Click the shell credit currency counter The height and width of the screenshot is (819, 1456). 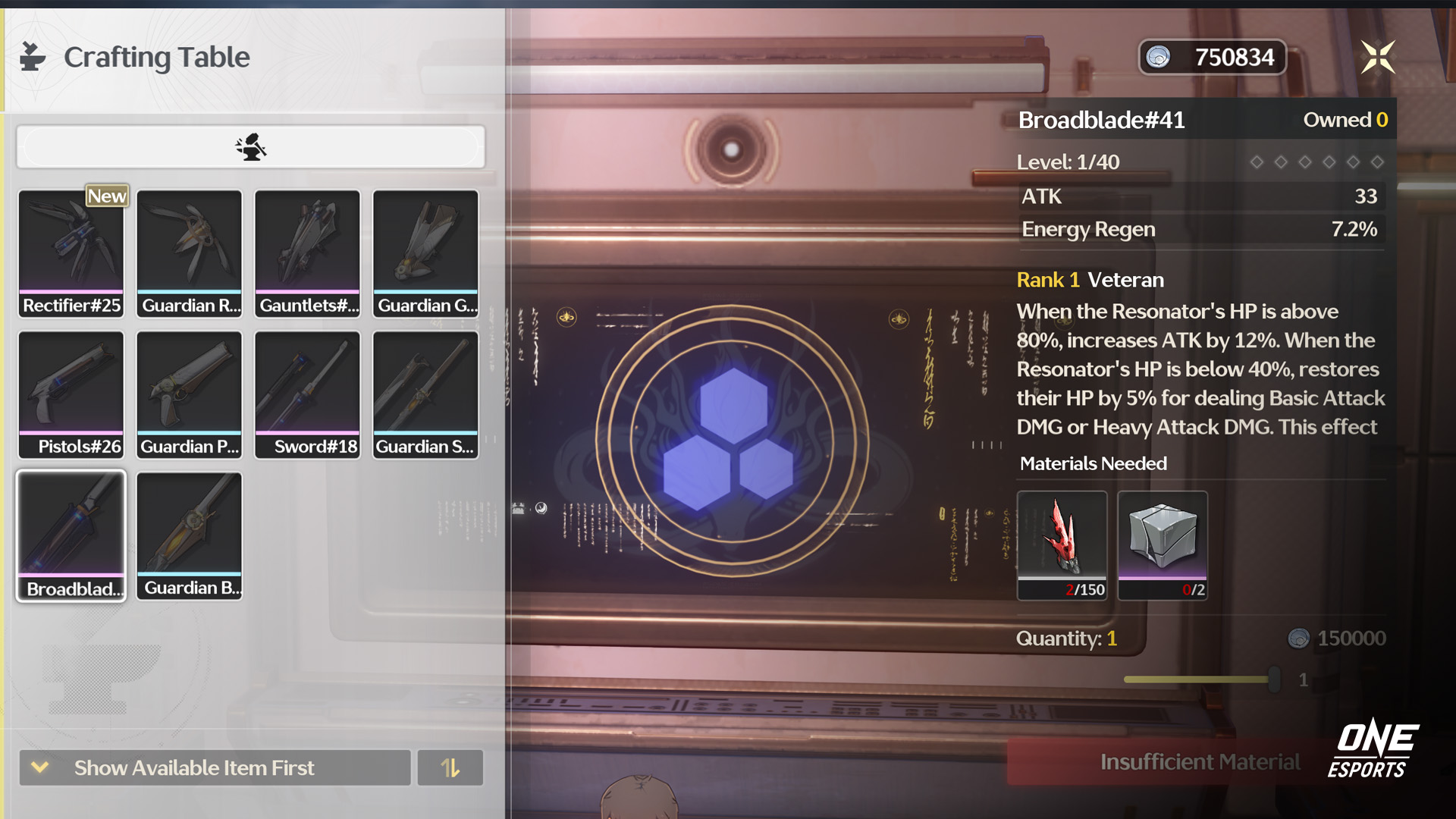point(1212,57)
